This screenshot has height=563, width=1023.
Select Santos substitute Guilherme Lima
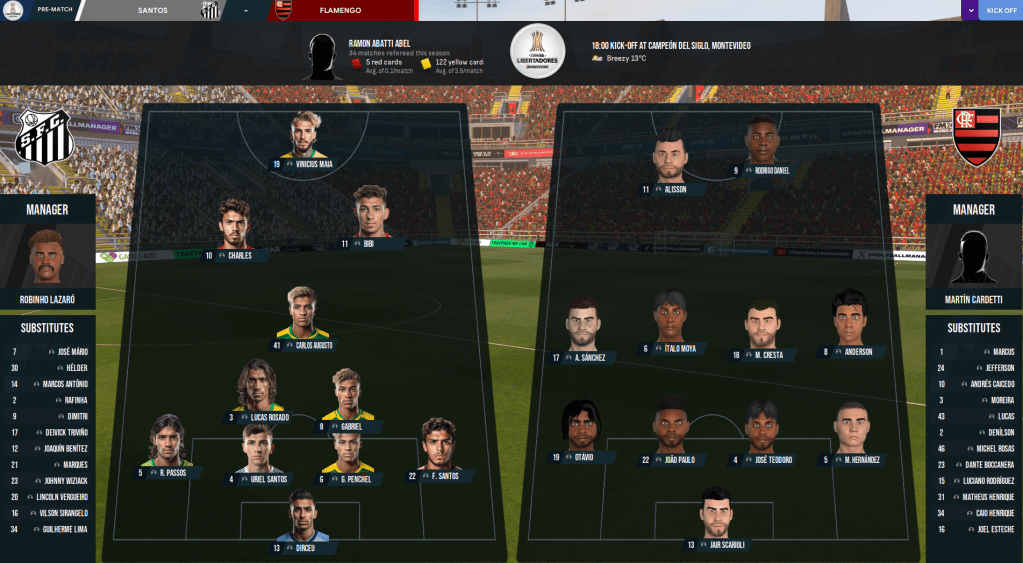click(x=48, y=529)
